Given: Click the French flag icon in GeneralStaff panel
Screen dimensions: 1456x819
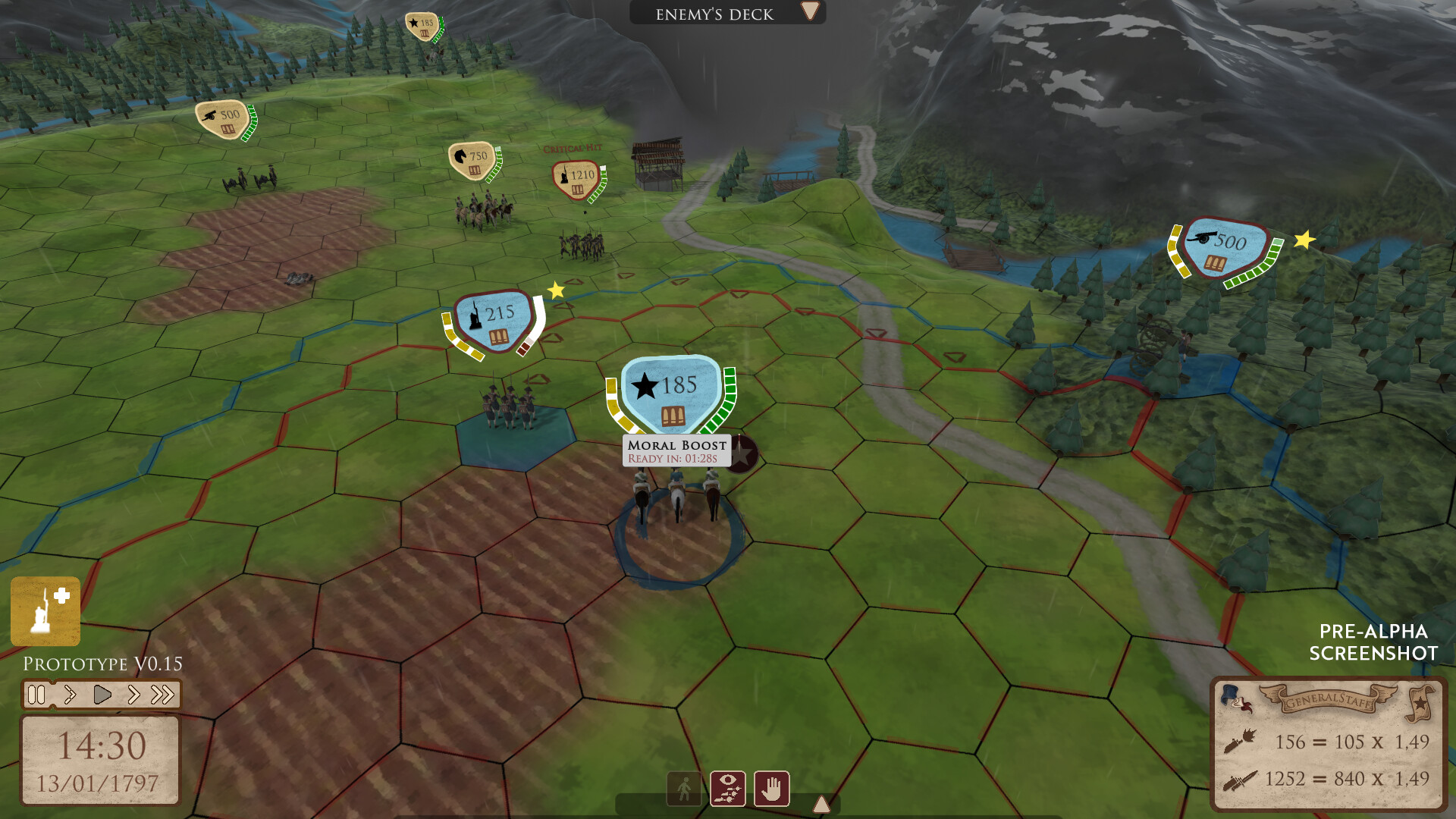Looking at the screenshot, I should coord(1235,698).
